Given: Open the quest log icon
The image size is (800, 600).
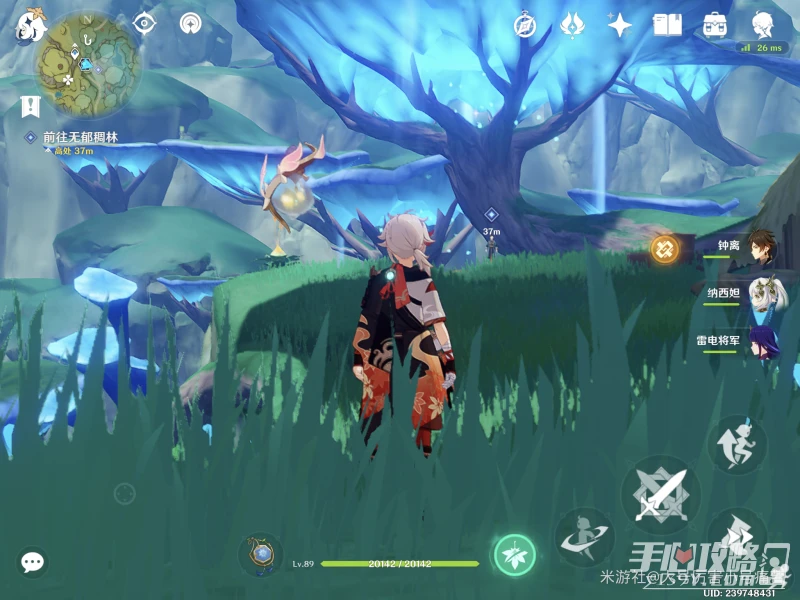Looking at the screenshot, I should click(x=29, y=104).
